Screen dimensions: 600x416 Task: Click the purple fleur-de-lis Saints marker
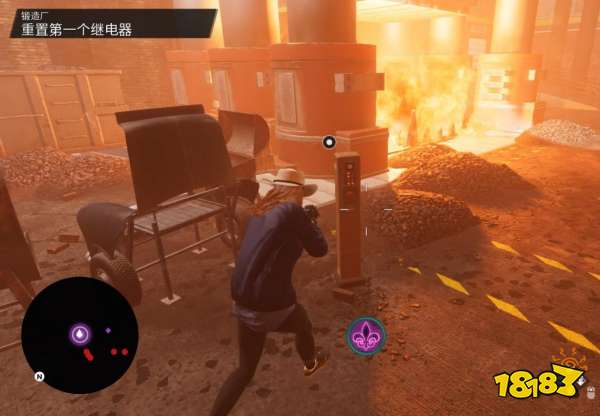pyautogui.click(x=366, y=335)
